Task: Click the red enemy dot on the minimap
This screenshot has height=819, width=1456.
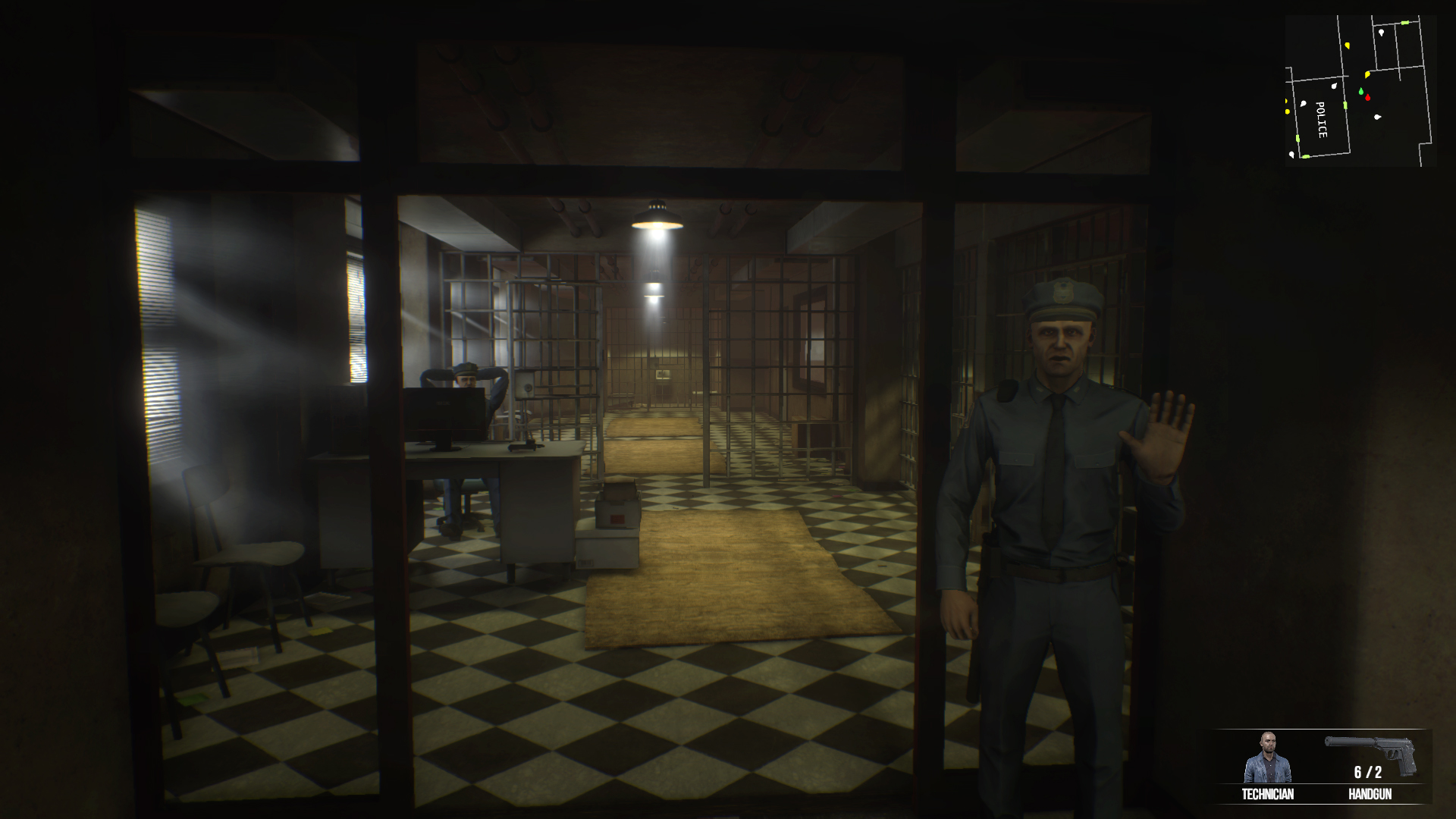Action: point(1368,97)
